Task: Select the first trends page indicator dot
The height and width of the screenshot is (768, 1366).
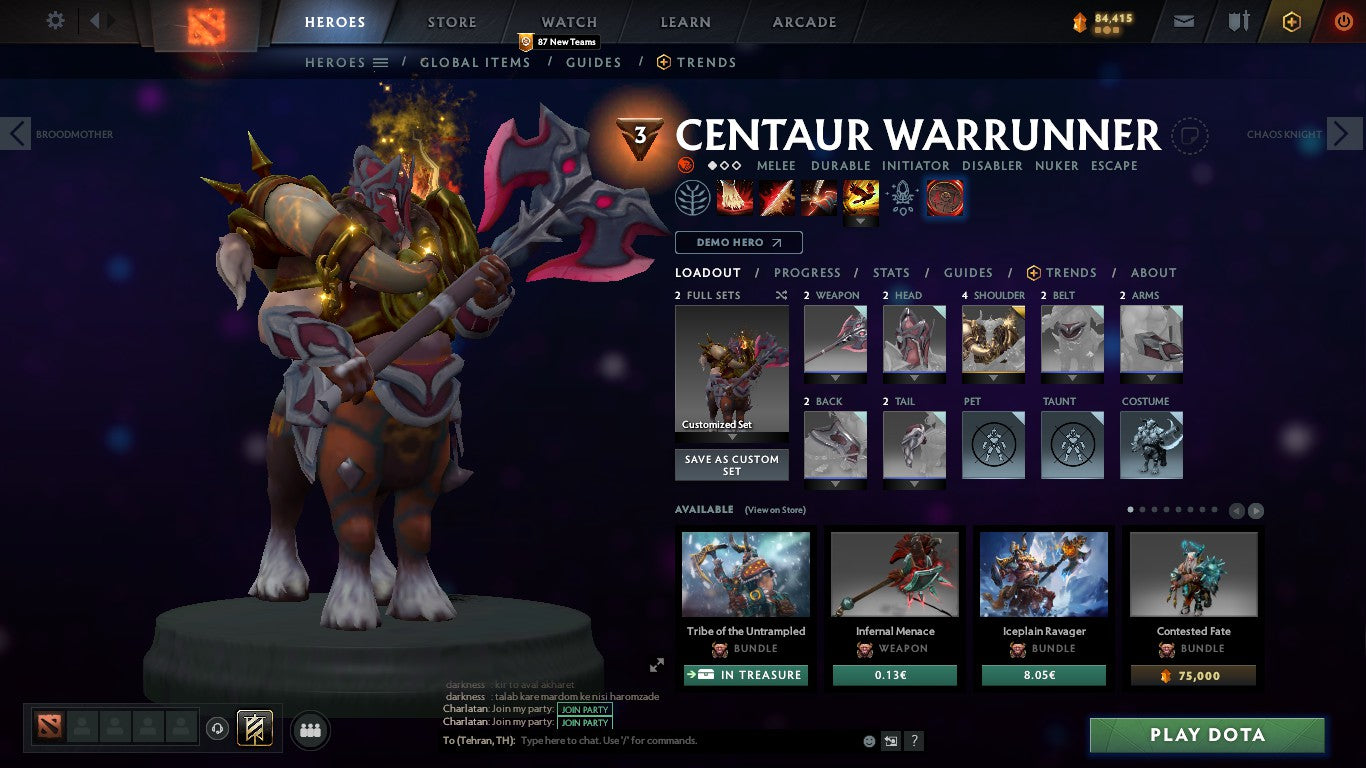Action: tap(1130, 510)
